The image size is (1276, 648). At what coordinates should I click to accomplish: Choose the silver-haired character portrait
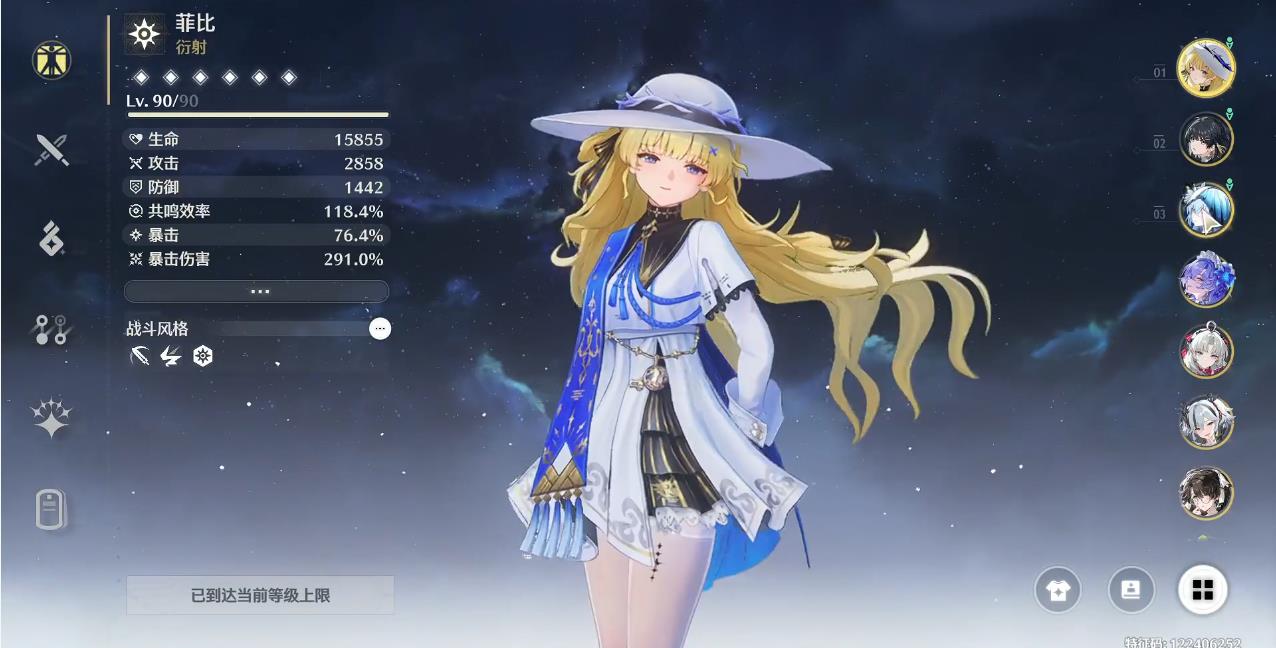[x=1206, y=422]
